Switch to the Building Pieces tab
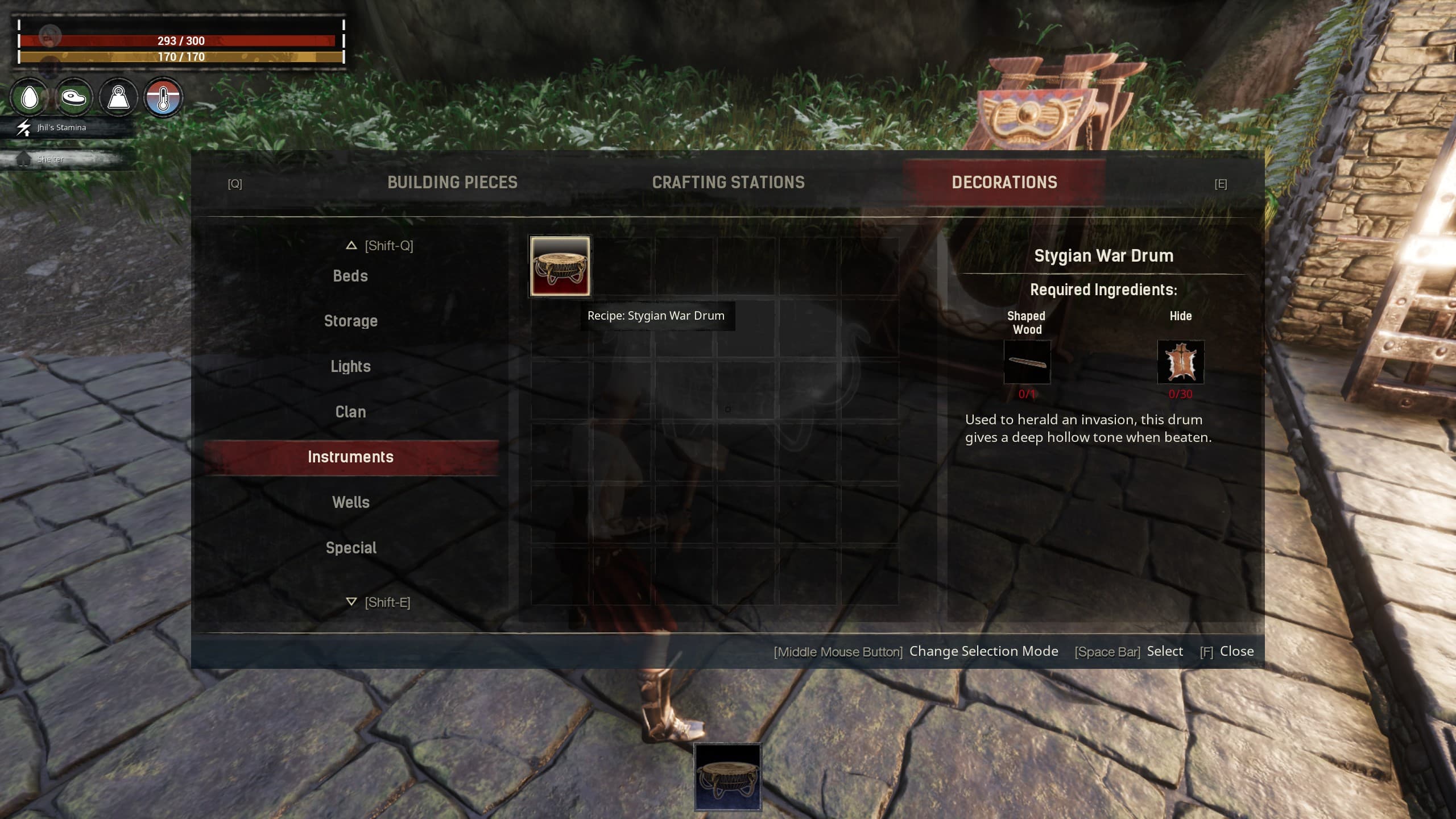The image size is (1456, 819). coord(452,182)
